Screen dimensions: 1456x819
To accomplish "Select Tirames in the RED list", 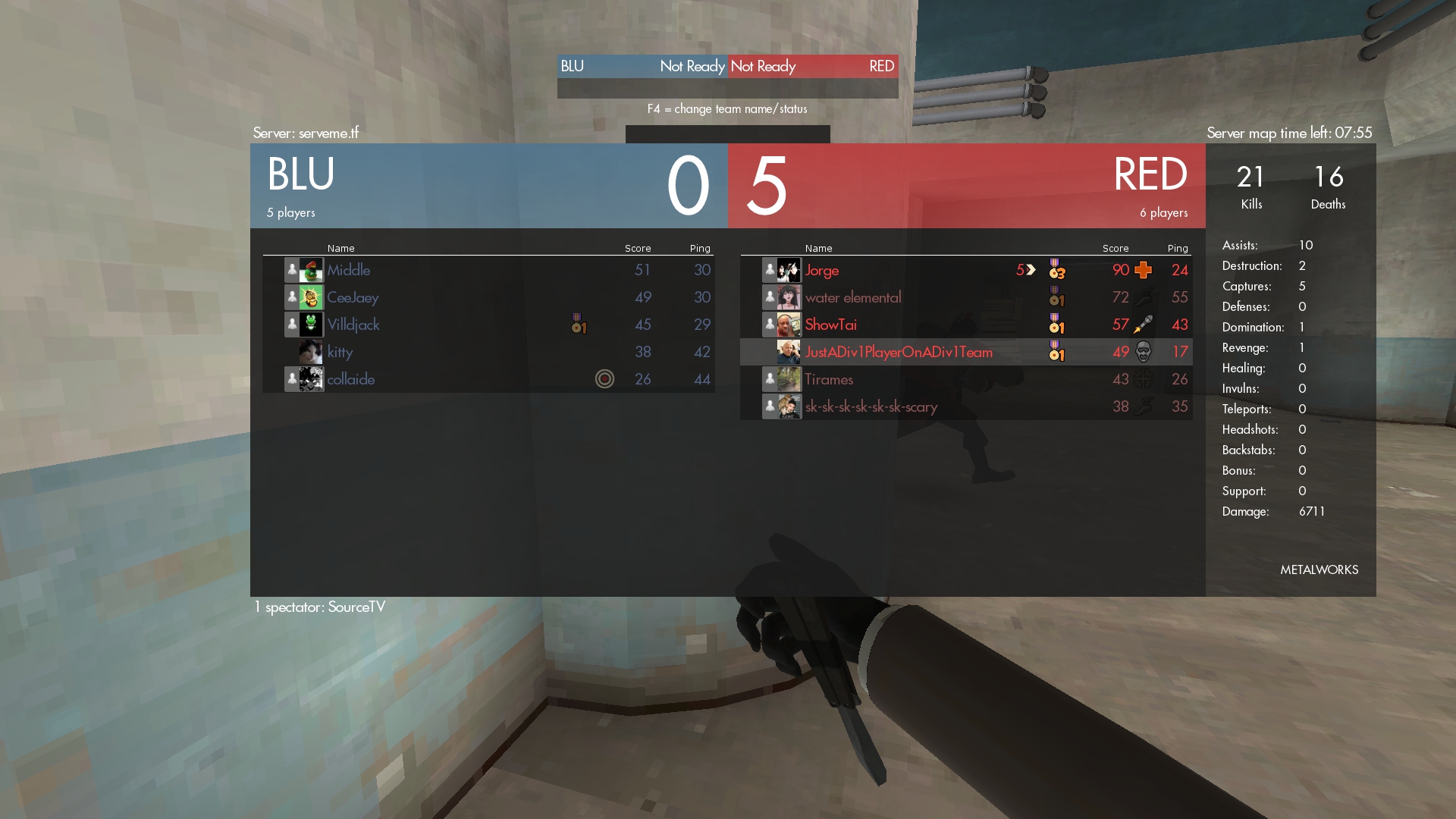I will tap(829, 379).
